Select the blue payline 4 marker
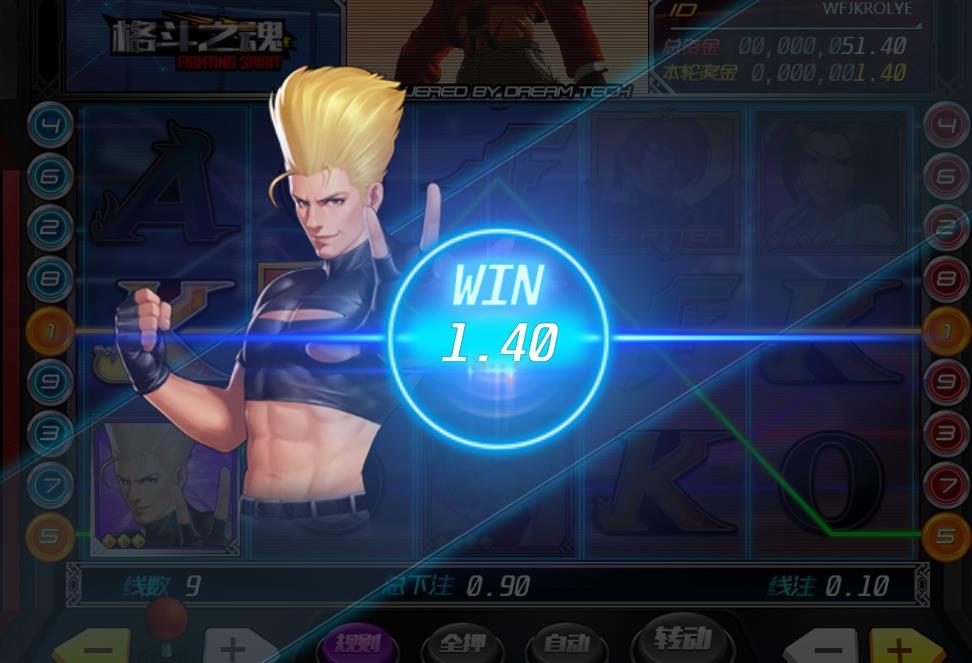 click(49, 126)
